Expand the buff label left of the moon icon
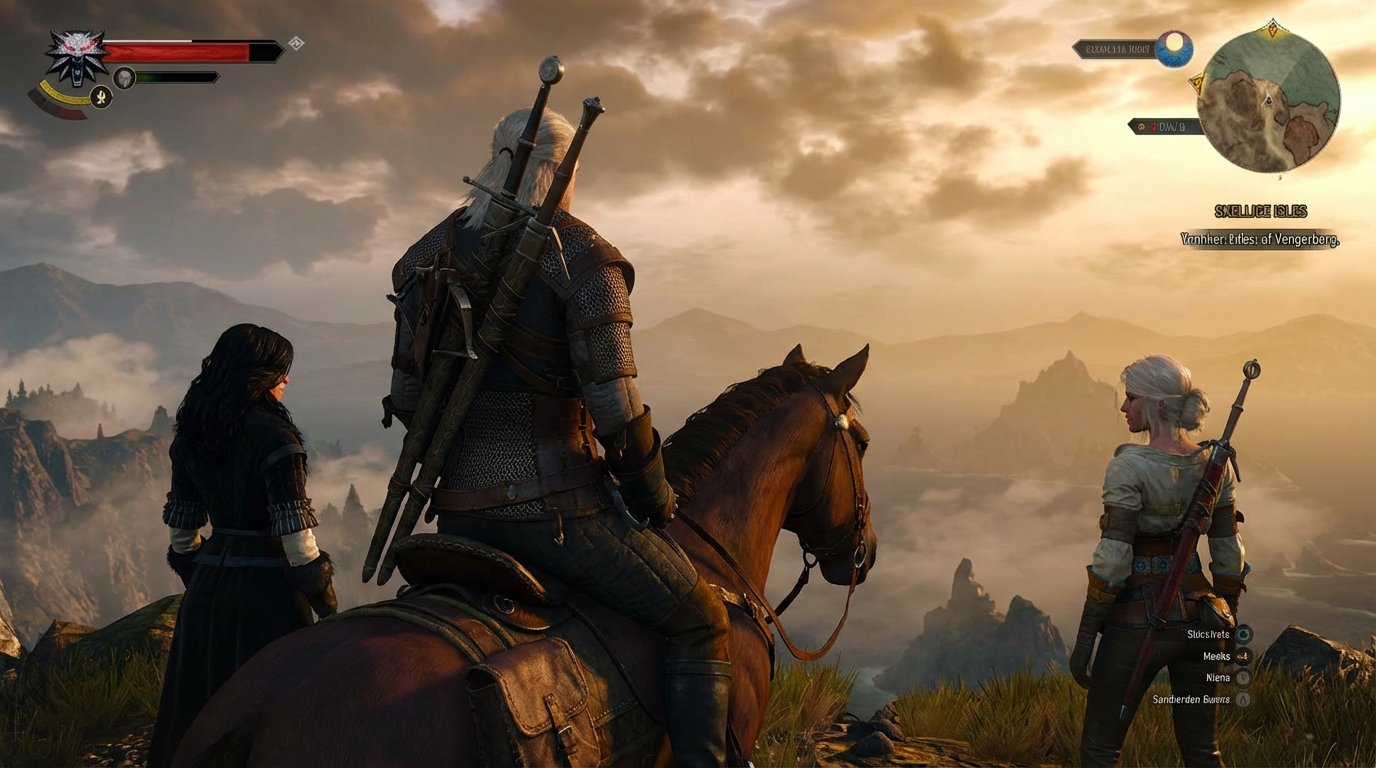Screen dimensions: 1376x768 click(x=1116, y=49)
